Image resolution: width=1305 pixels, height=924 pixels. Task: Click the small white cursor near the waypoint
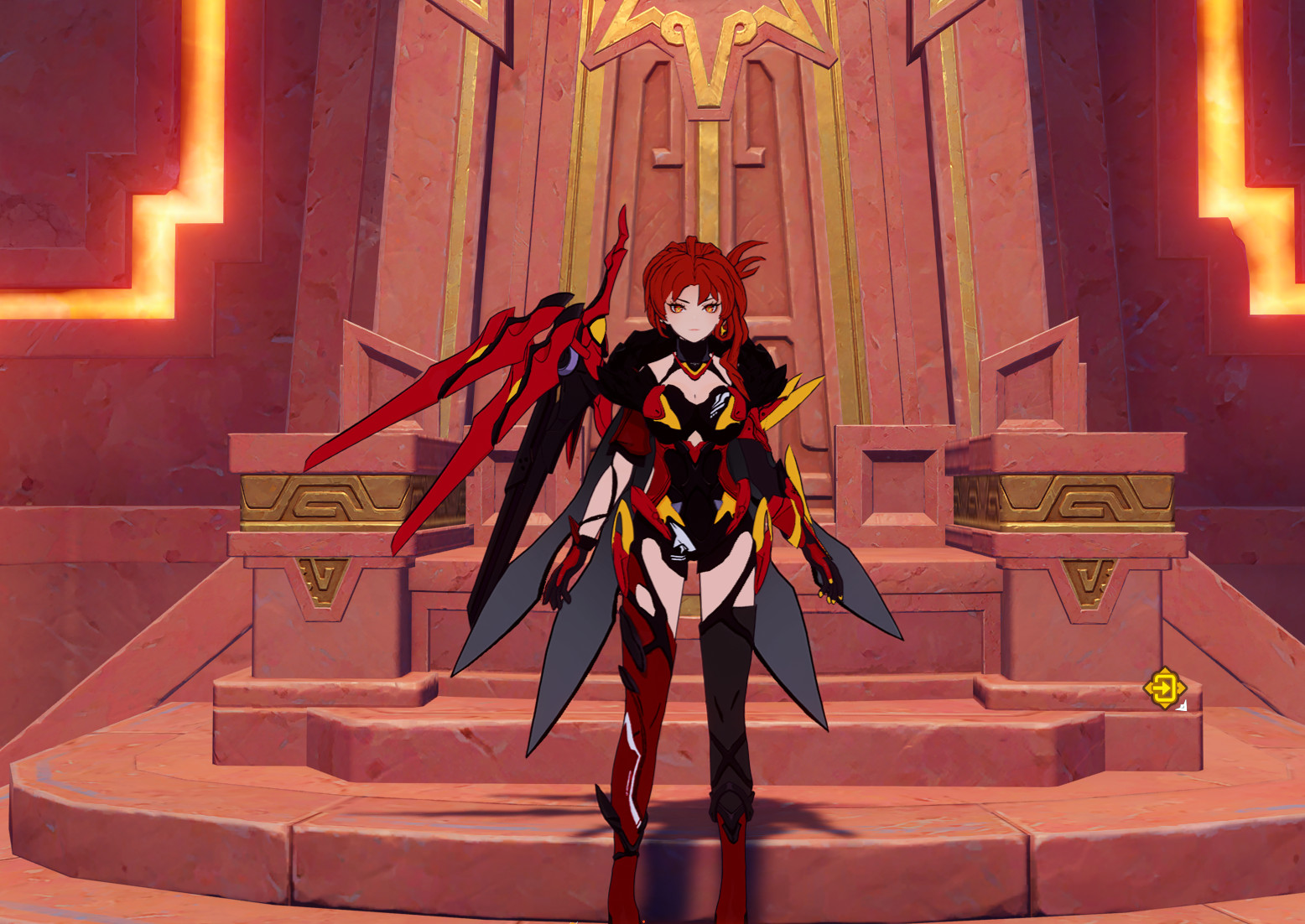tap(1182, 706)
